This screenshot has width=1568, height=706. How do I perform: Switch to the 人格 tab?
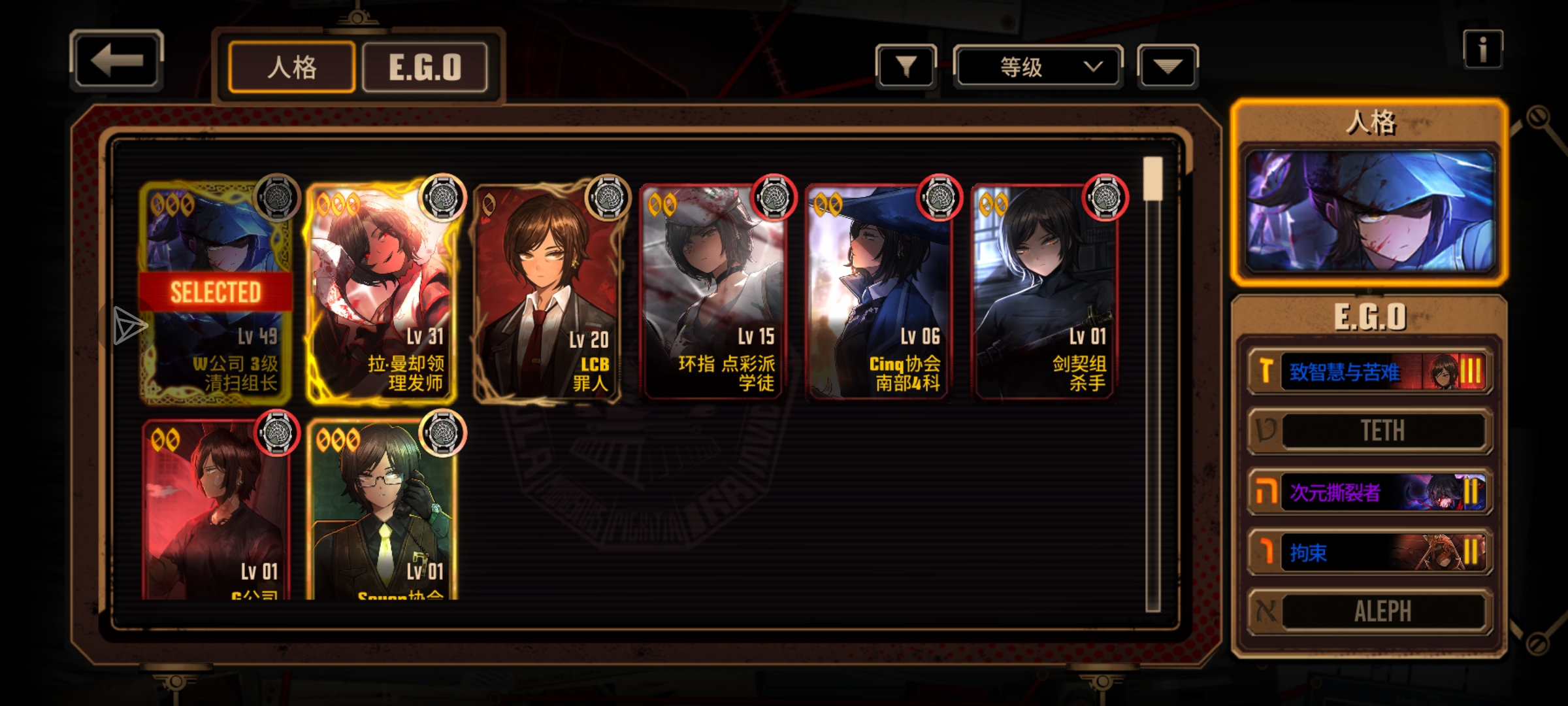(x=292, y=67)
